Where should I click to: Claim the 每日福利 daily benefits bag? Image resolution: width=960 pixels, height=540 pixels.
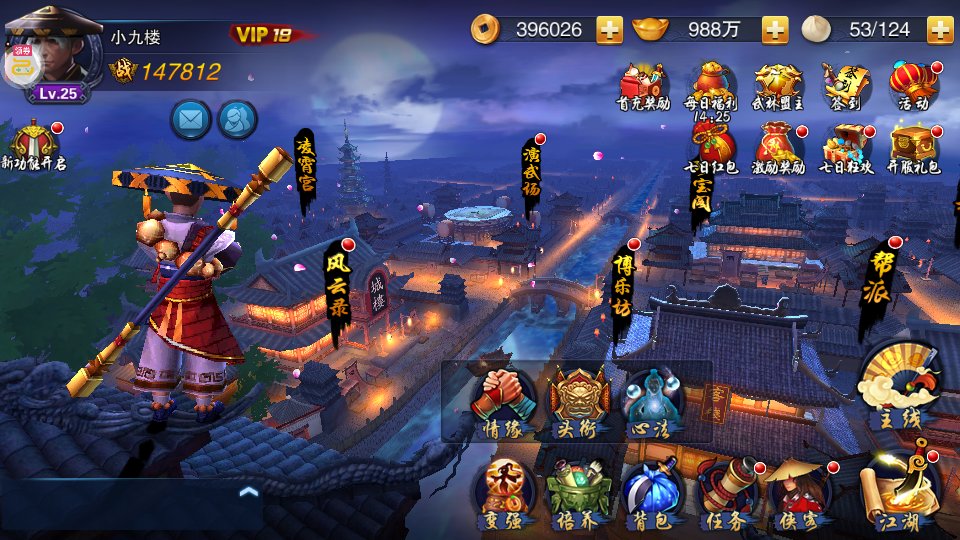pos(711,85)
